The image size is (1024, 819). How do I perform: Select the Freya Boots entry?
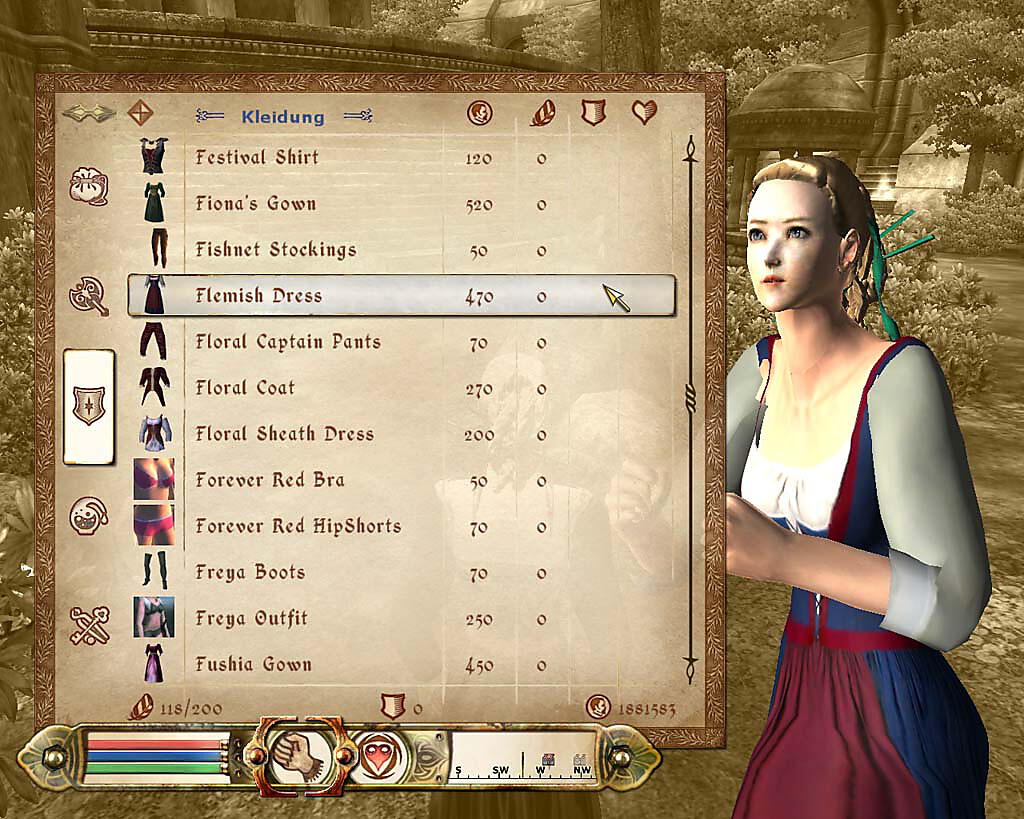tap(250, 572)
